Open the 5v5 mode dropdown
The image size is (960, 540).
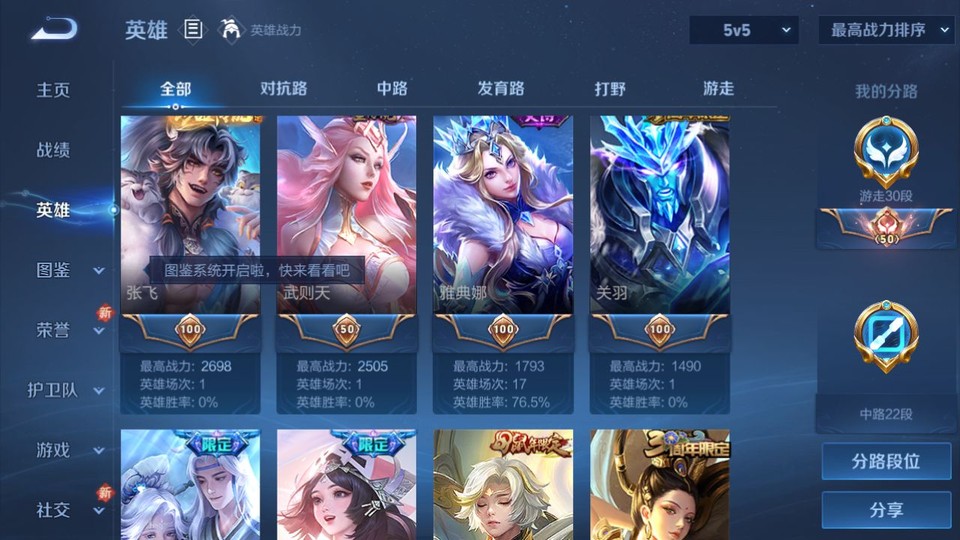(x=744, y=30)
